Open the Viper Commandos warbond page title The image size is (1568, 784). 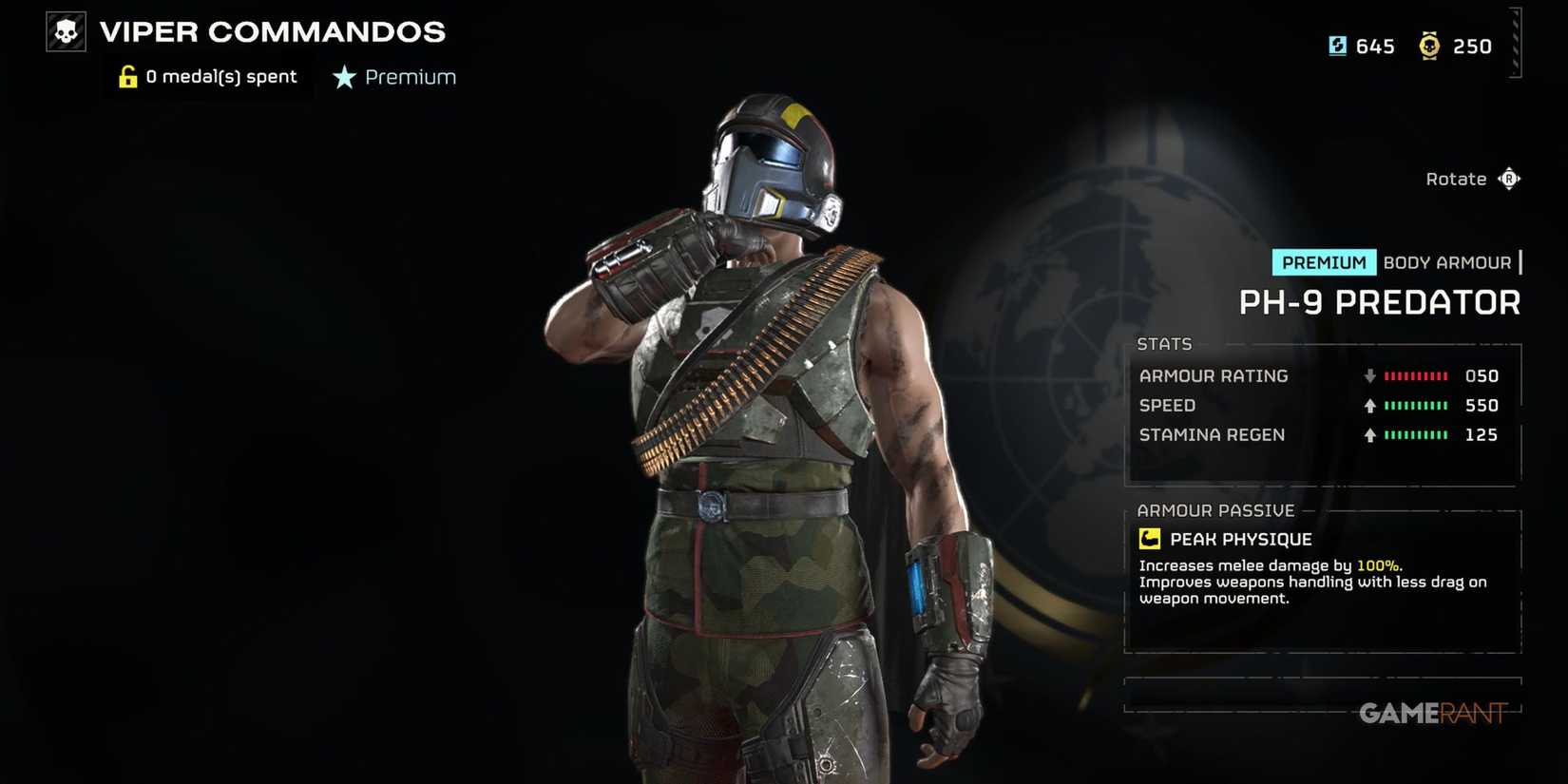tap(273, 31)
